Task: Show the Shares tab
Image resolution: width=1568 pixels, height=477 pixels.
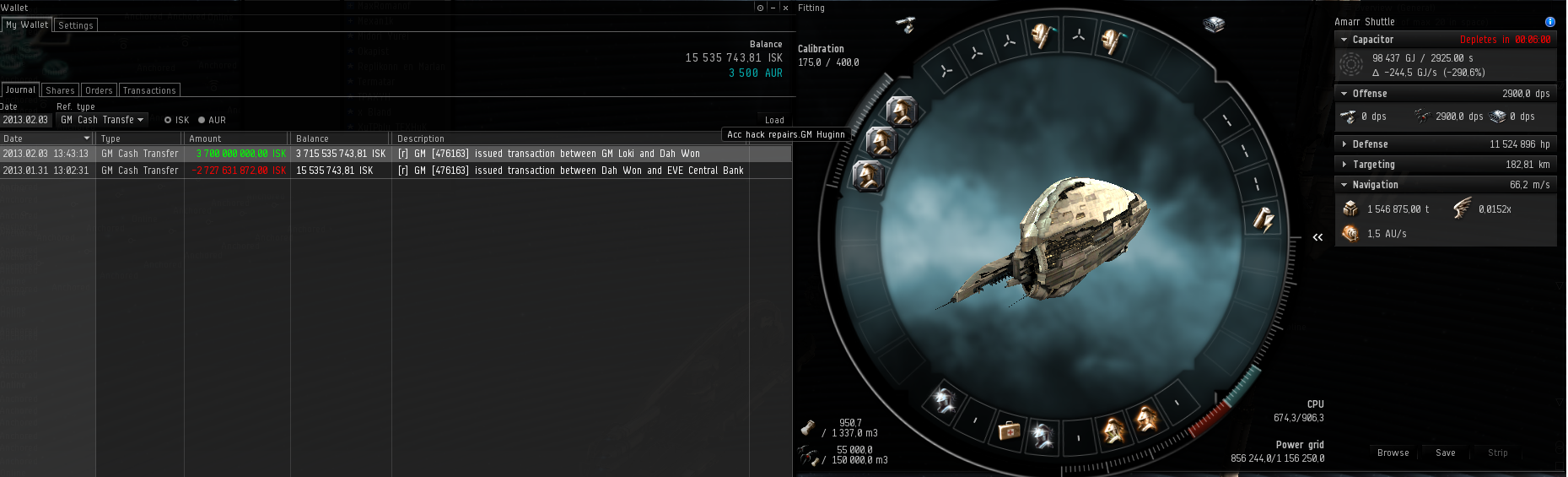Action: point(60,90)
